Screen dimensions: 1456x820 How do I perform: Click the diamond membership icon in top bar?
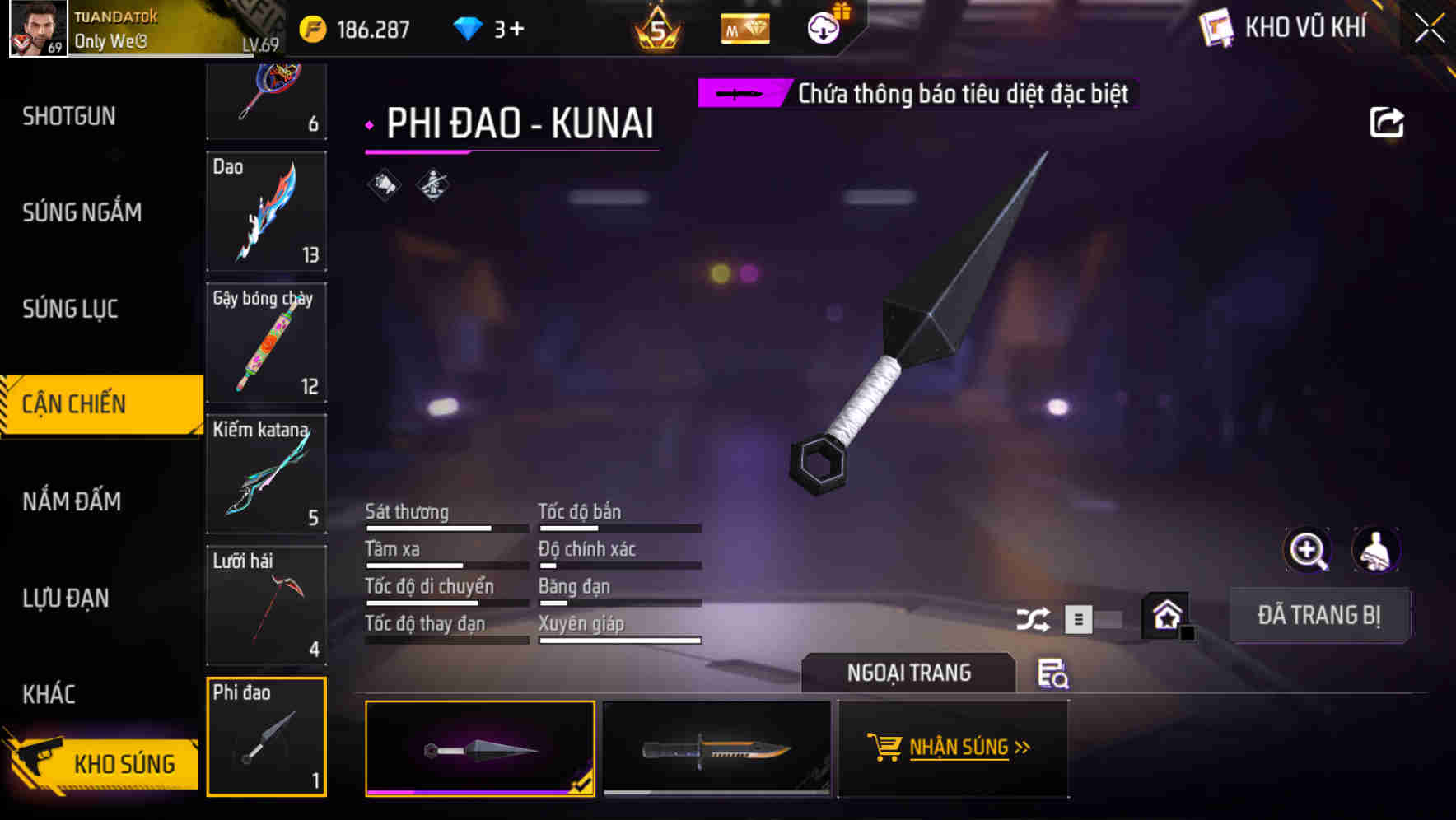(744, 27)
